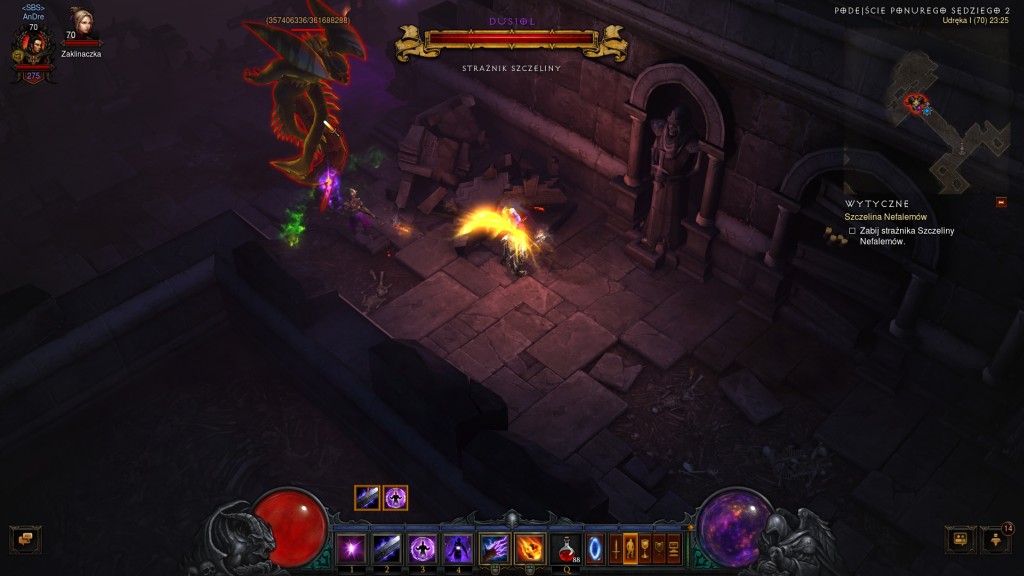This screenshot has width=1024, height=576.
Task: Open the social friends list button
Action: pos(960,540)
